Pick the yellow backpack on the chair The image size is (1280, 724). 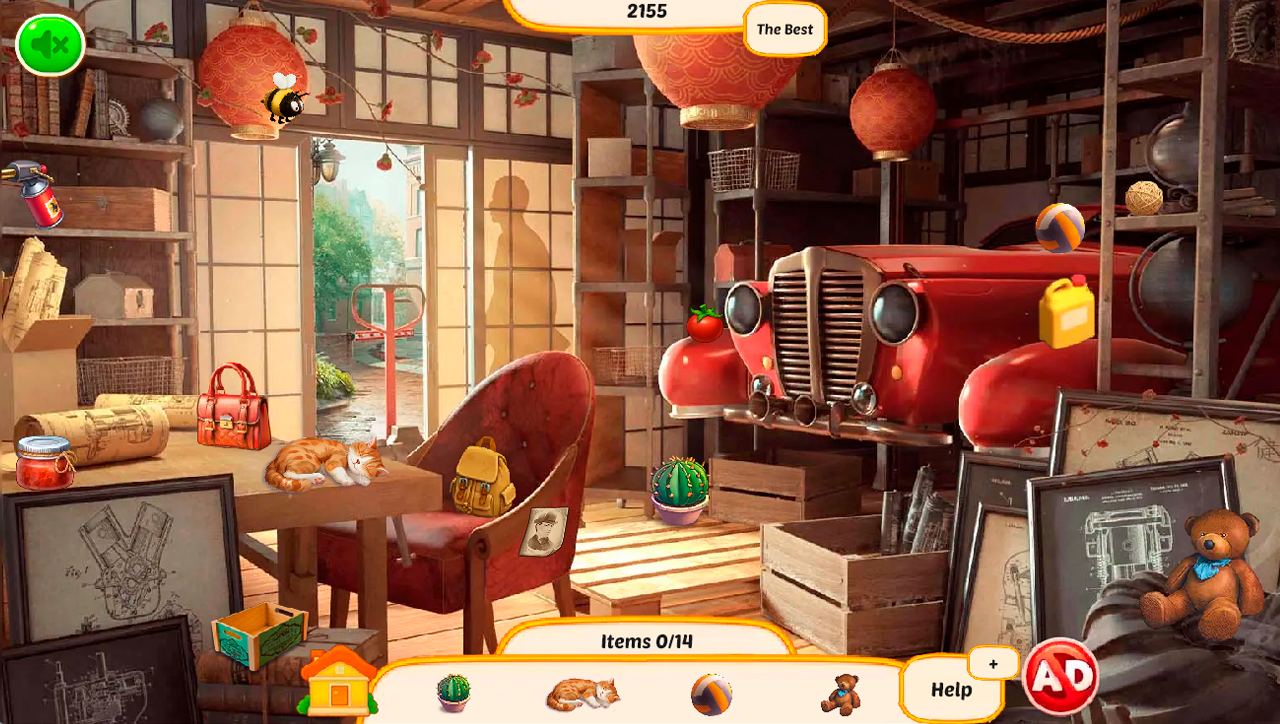click(478, 480)
